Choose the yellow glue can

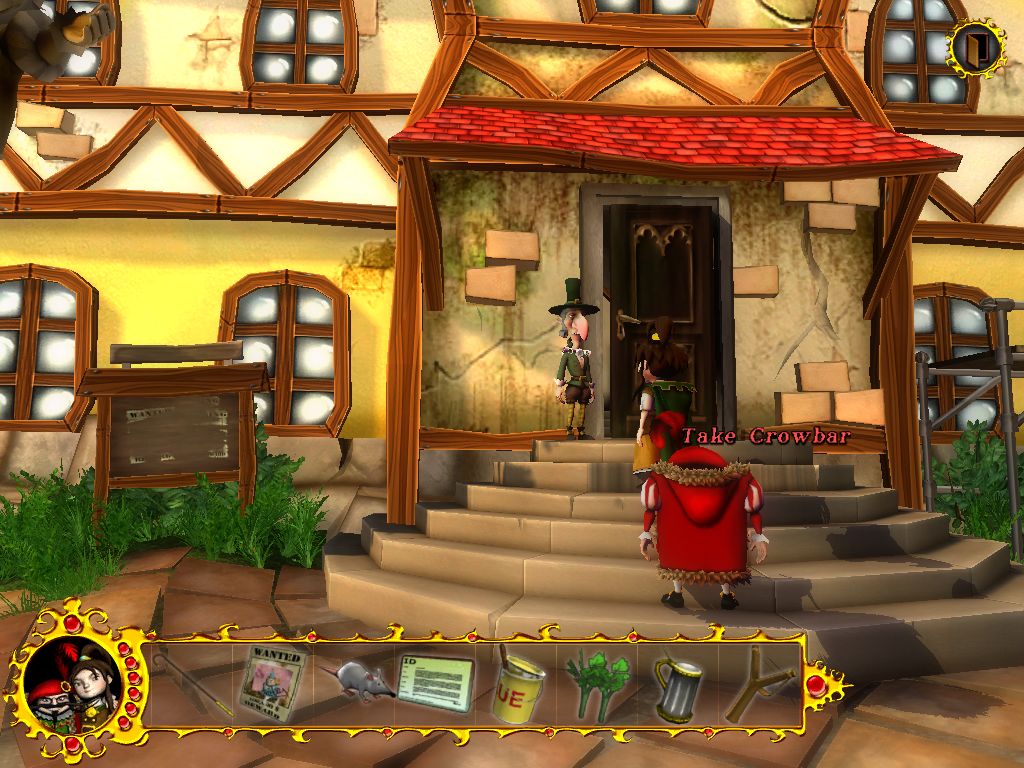pos(518,686)
